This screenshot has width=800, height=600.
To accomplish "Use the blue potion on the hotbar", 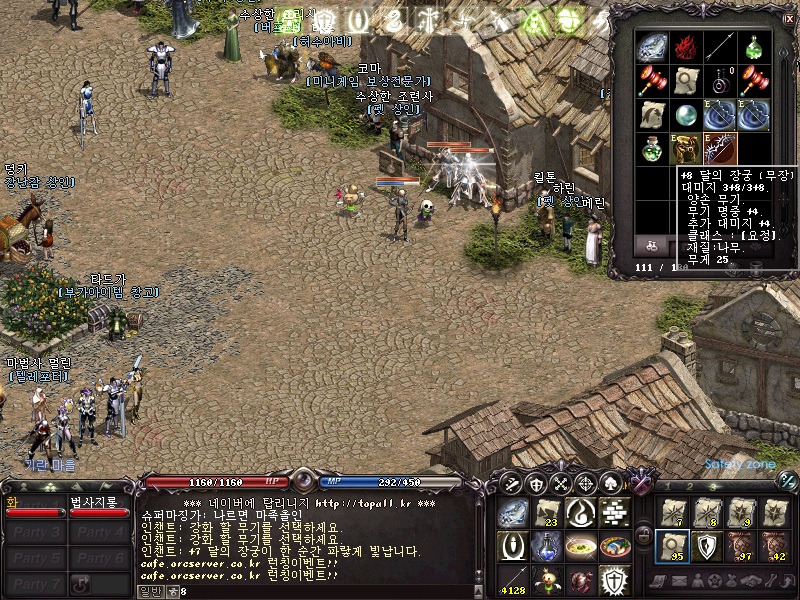I will [546, 546].
